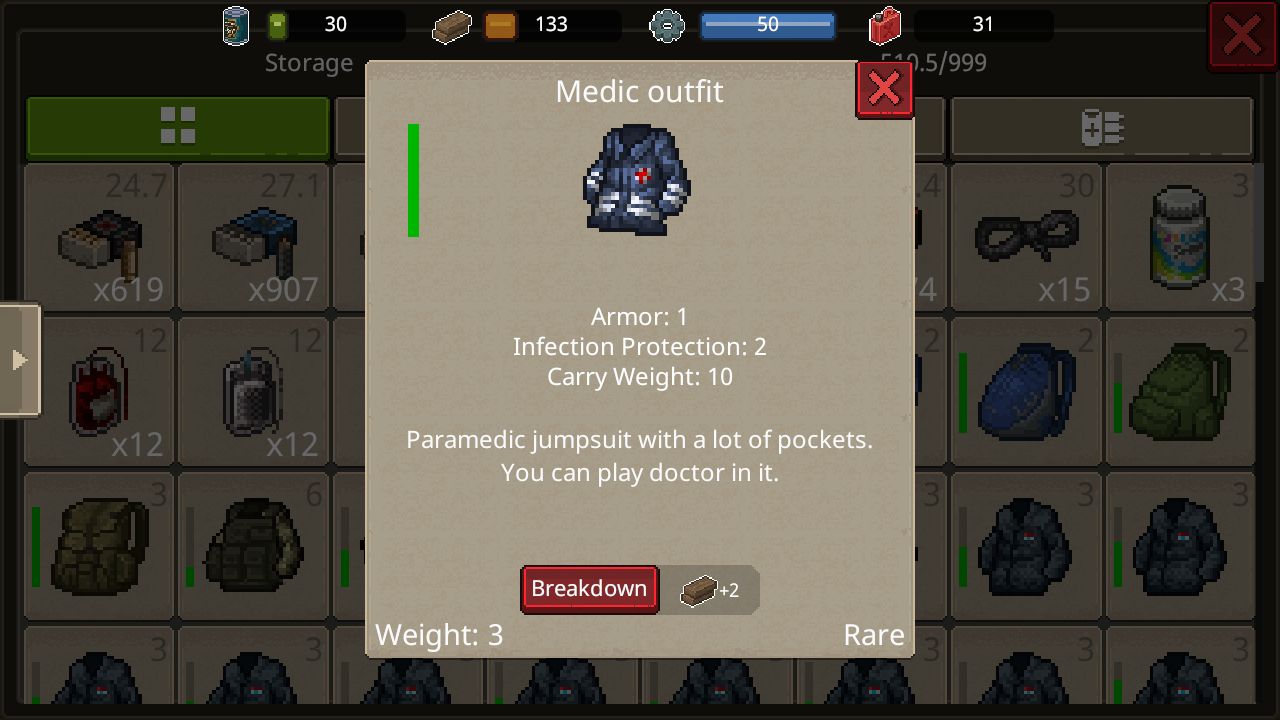Click the Medic outfit jacket preview image
Image resolution: width=1280 pixels, height=720 pixels.
[639, 180]
